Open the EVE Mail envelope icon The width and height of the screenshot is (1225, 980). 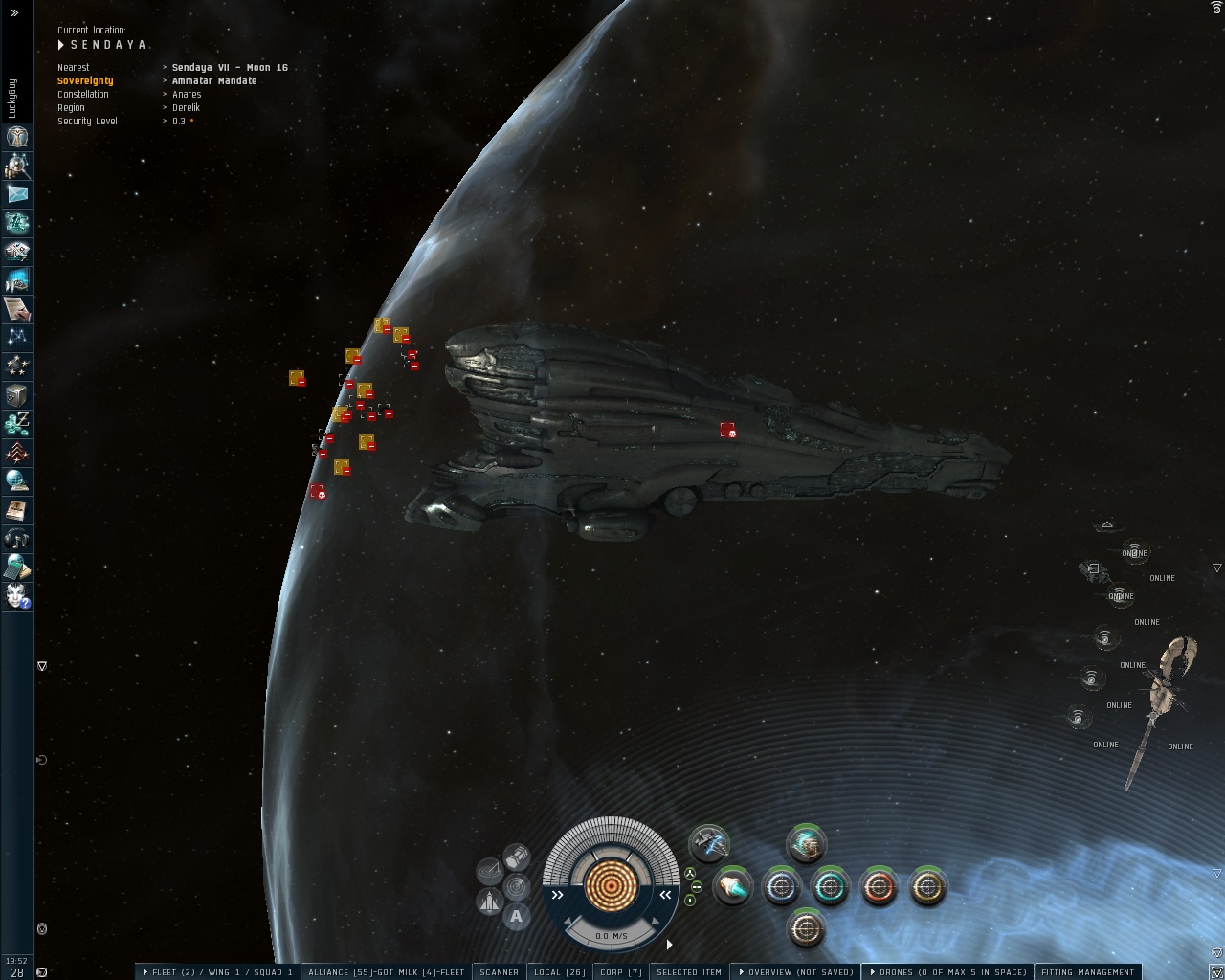(17, 194)
